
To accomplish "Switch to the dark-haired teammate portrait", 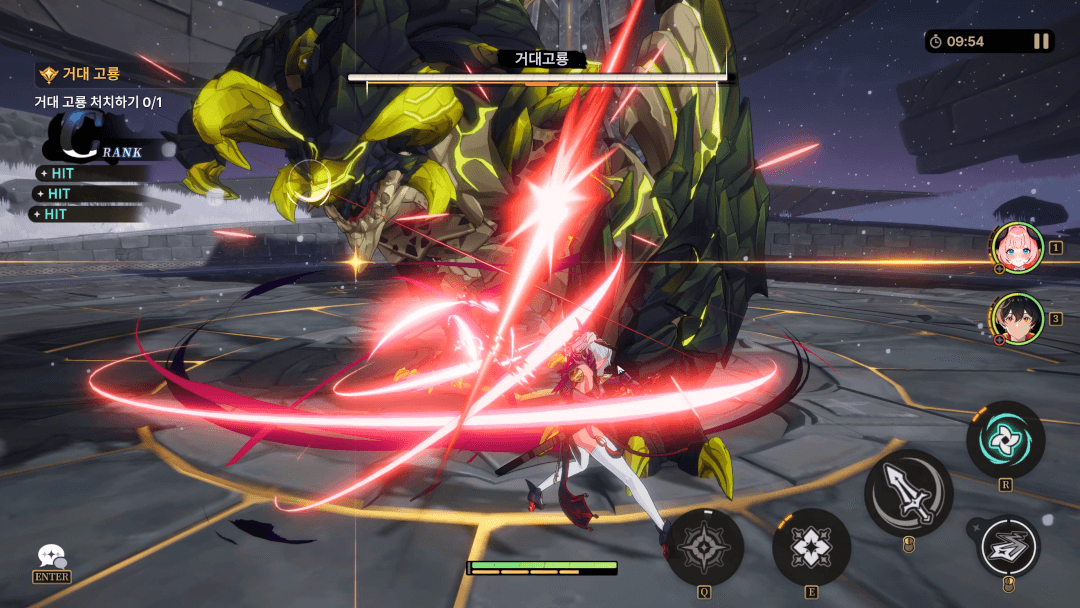I will [1018, 319].
